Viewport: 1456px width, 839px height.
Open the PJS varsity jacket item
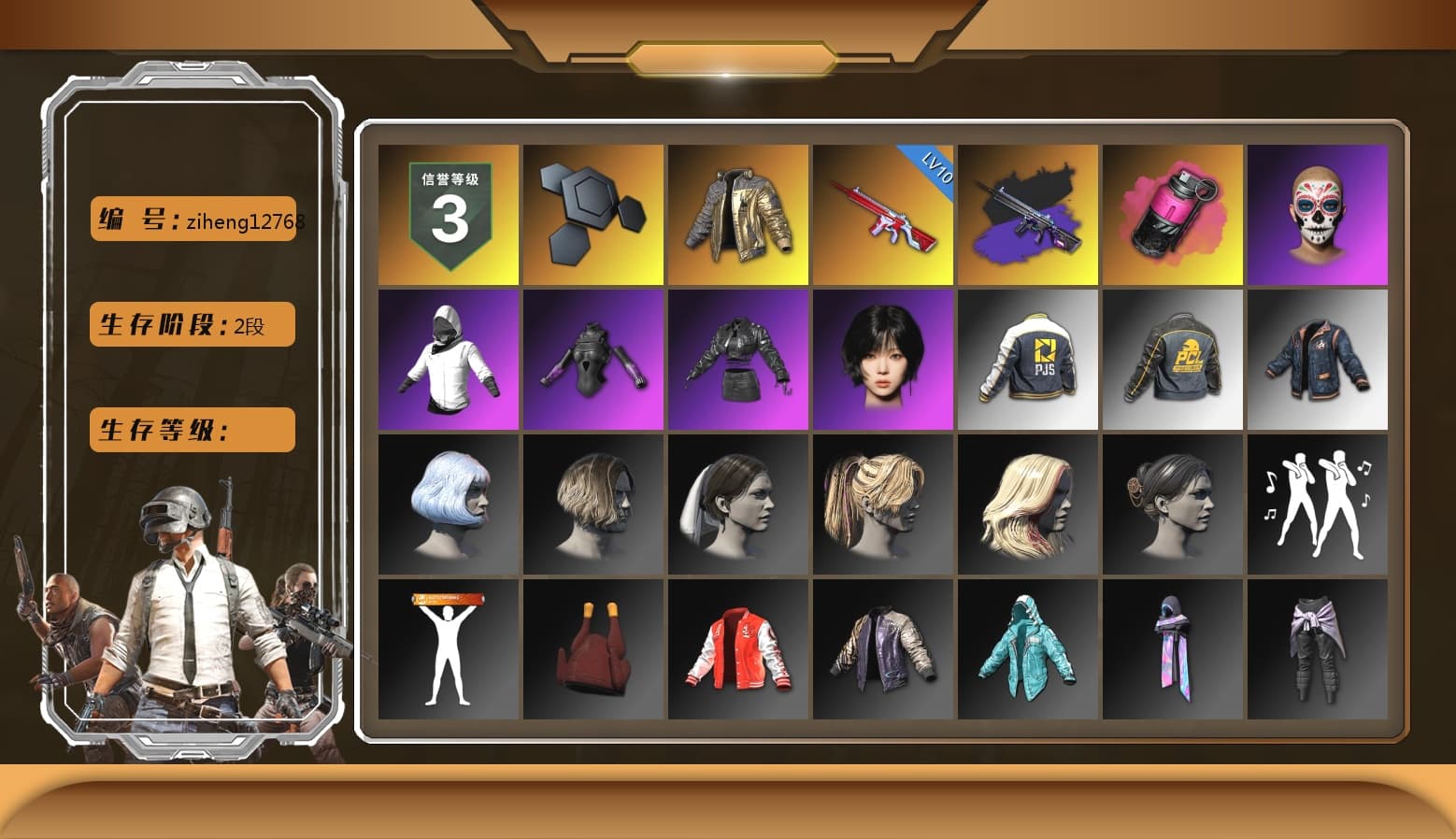[x=1028, y=358]
